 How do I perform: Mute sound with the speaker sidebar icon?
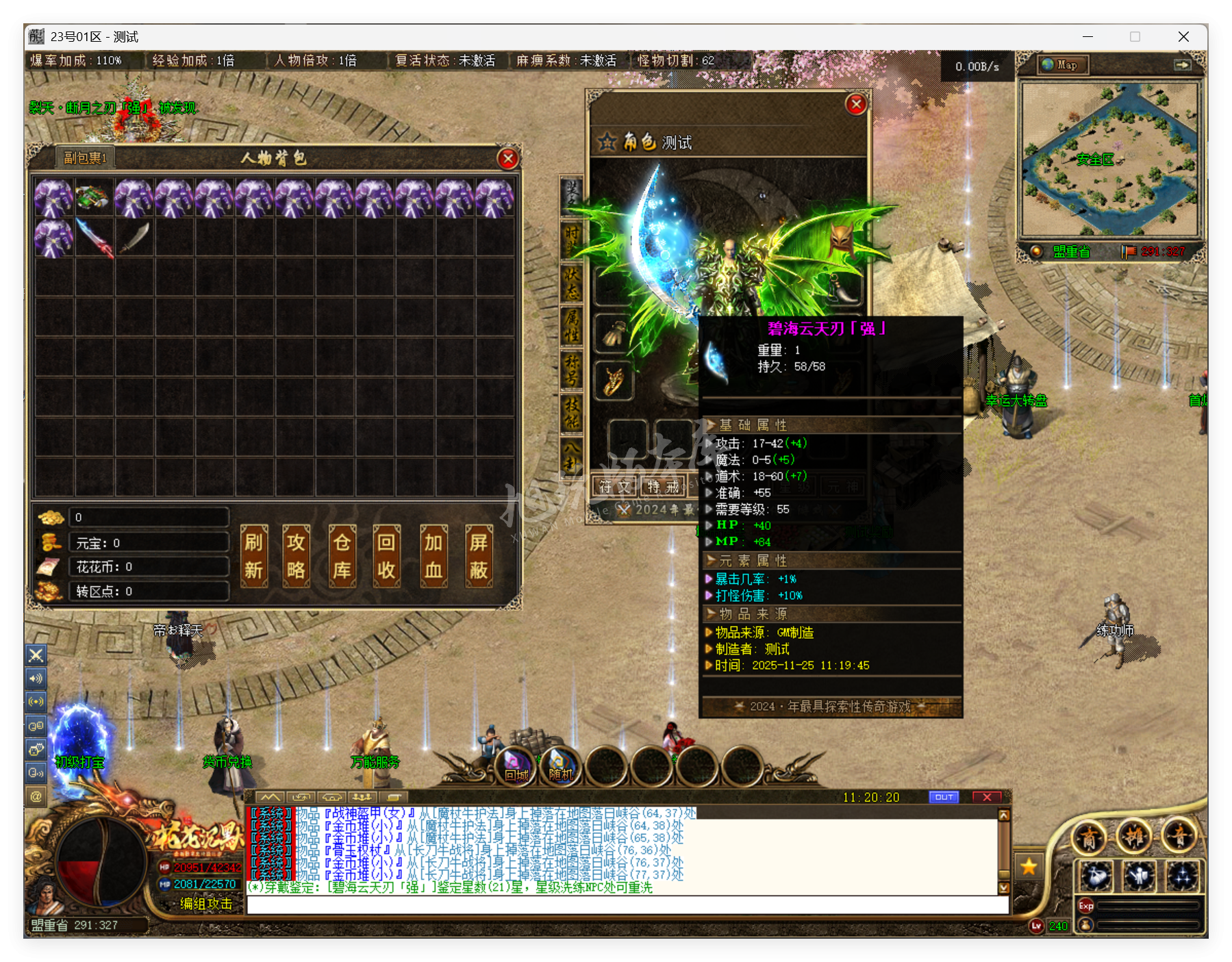pos(36,679)
